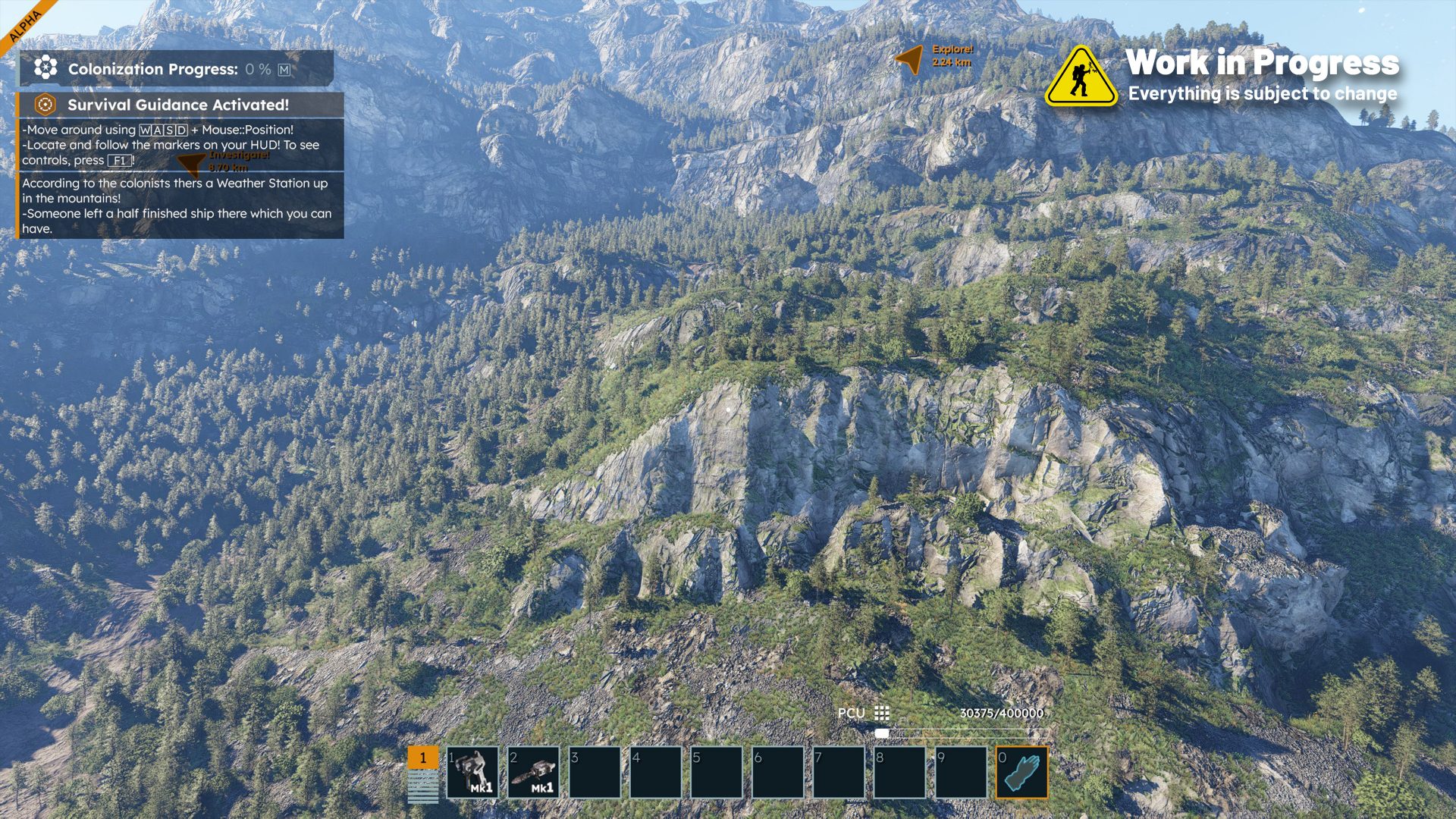The image size is (1456, 819).
Task: Select the Explore! waypoint marker
Action: point(910,58)
